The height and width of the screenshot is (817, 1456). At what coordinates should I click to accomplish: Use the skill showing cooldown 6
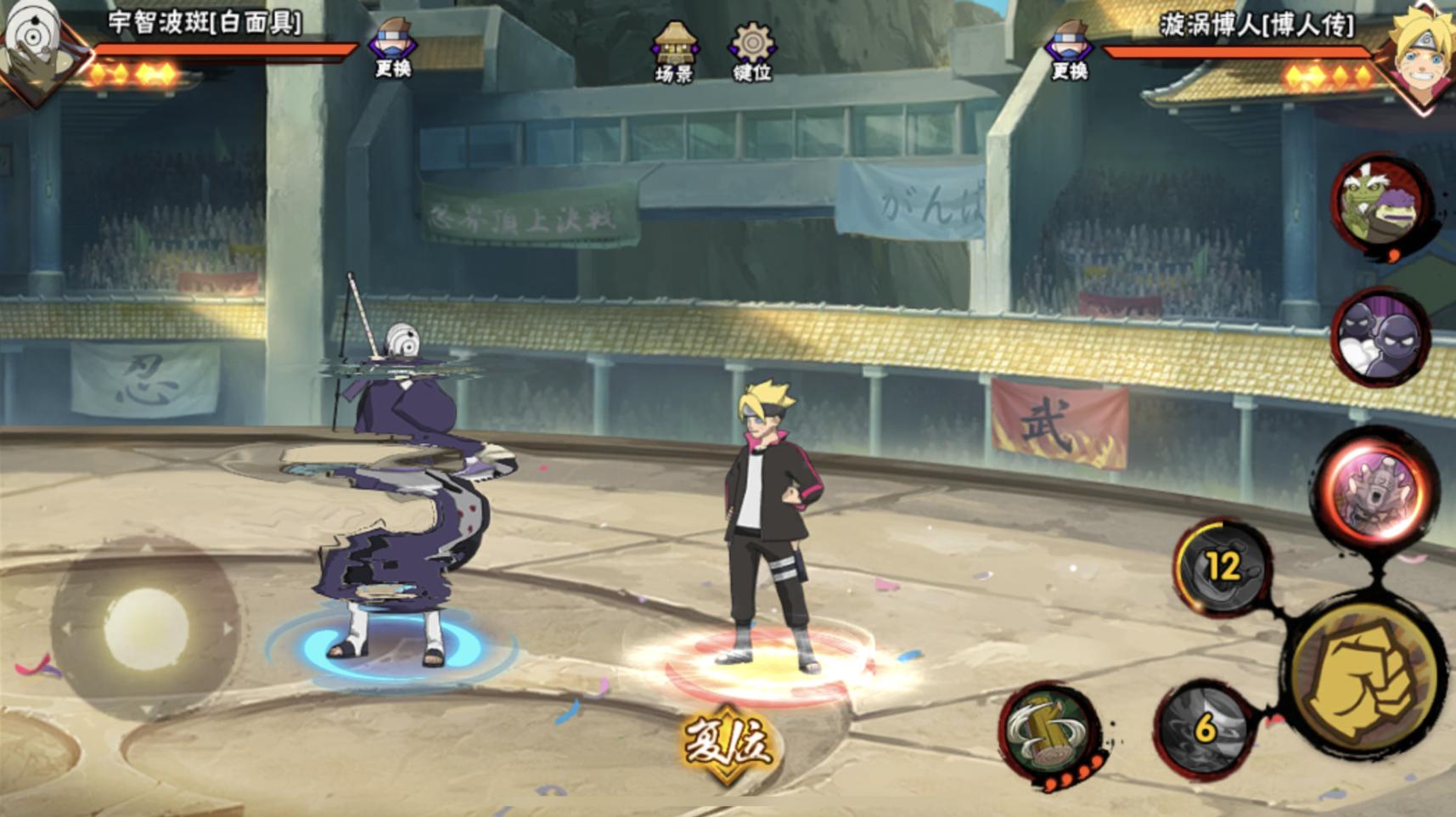[1204, 728]
